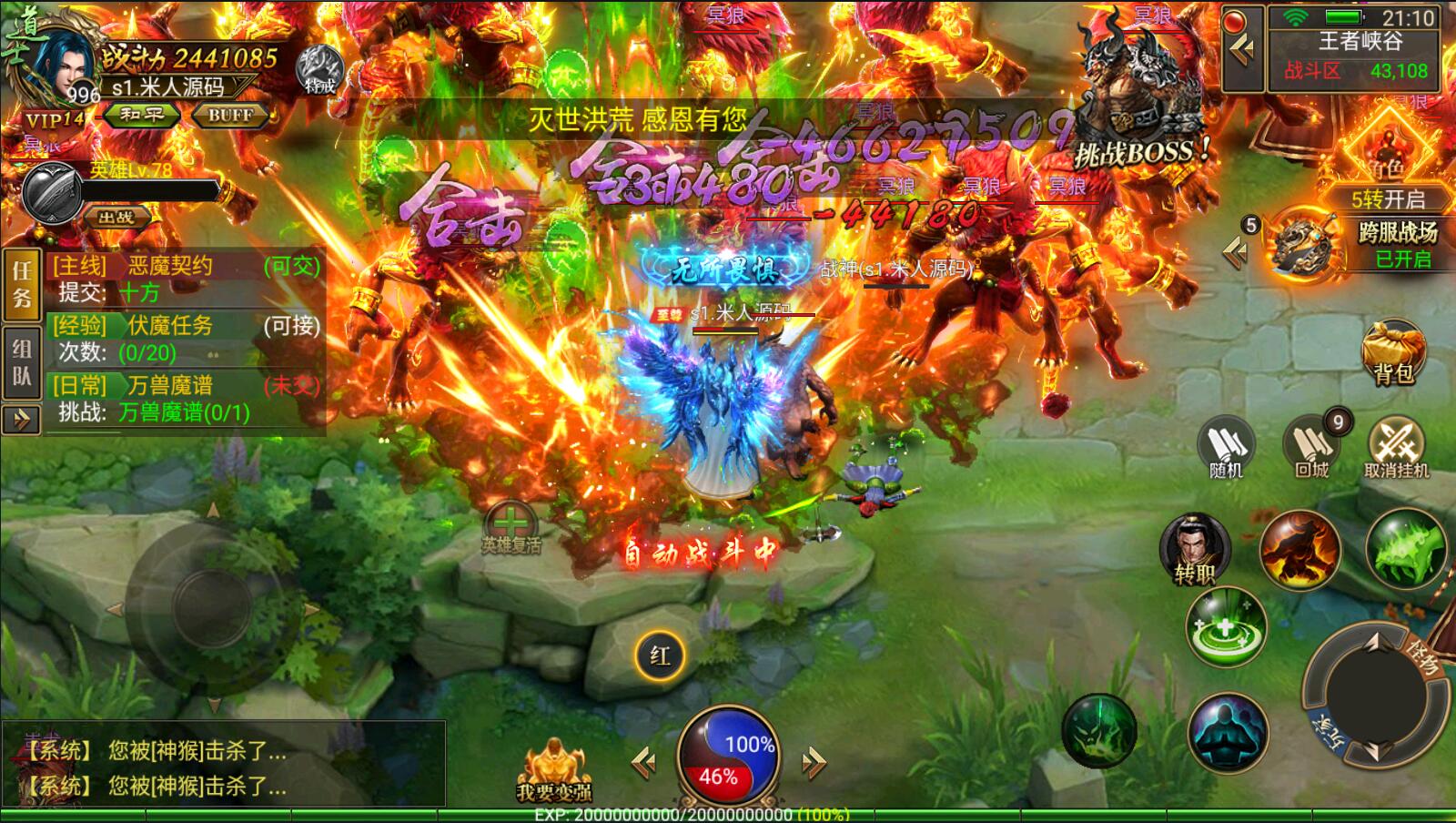Send the hero out with 出战
The height and width of the screenshot is (823, 1456).
(116, 217)
